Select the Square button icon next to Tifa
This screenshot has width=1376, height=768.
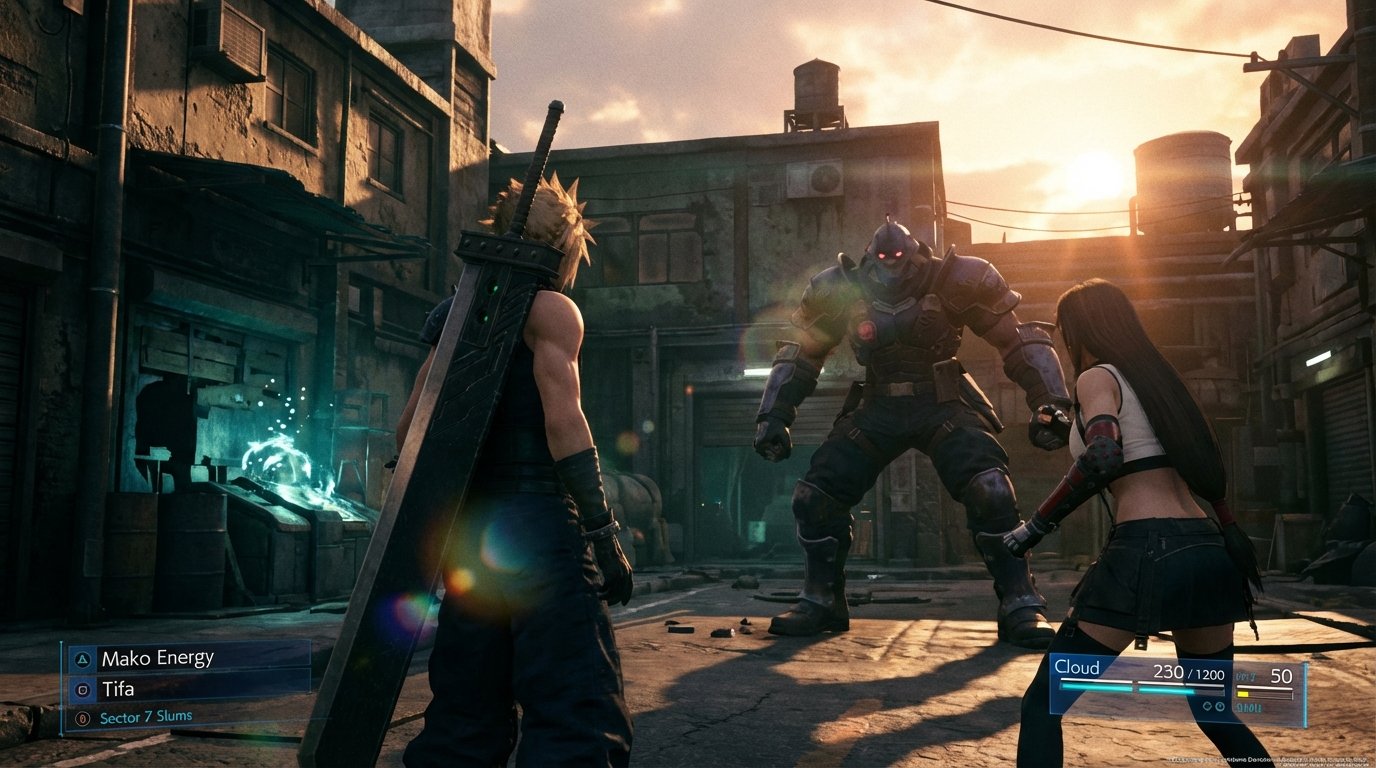pos(83,690)
